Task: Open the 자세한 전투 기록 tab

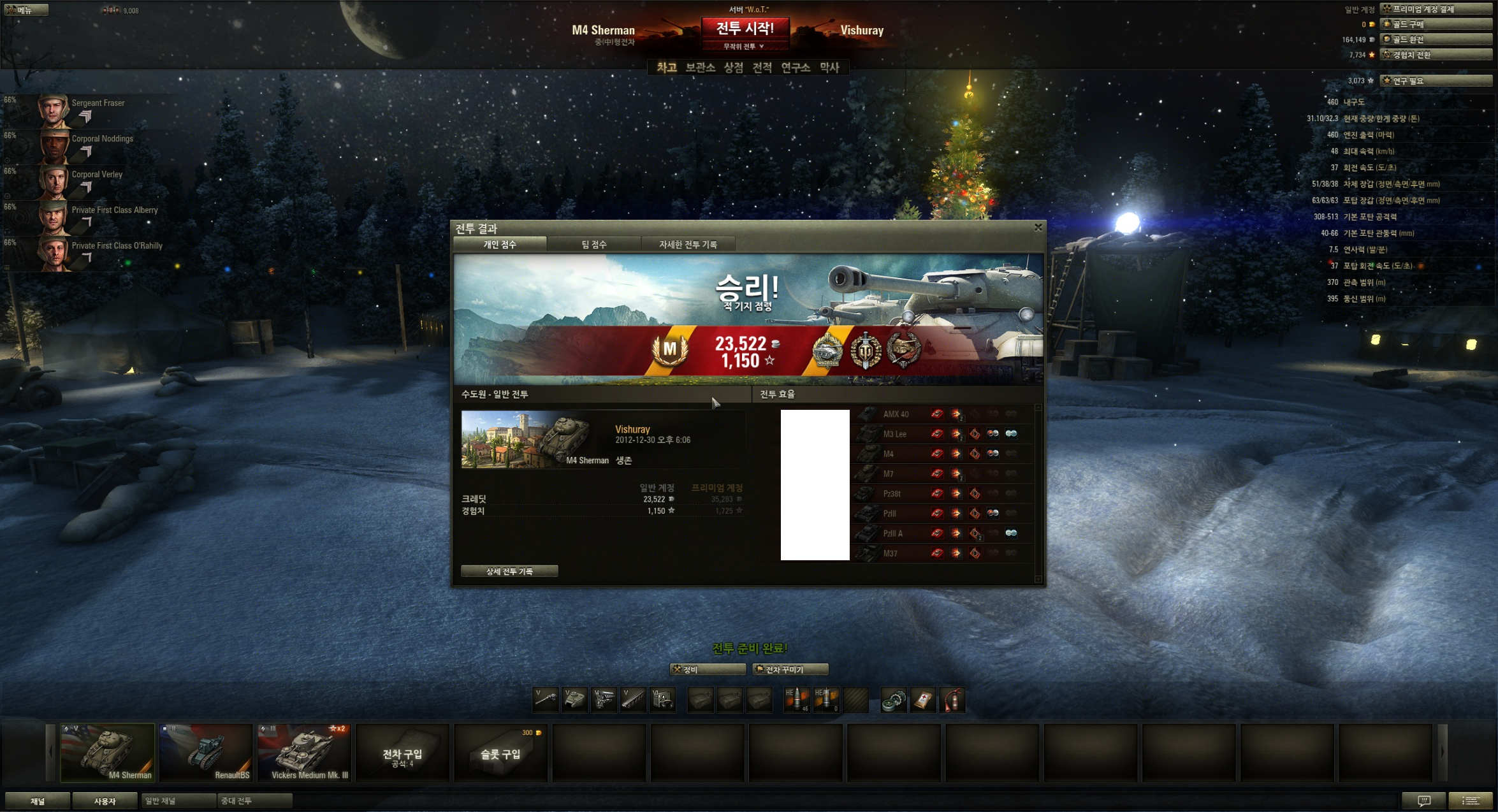Action: coord(688,245)
